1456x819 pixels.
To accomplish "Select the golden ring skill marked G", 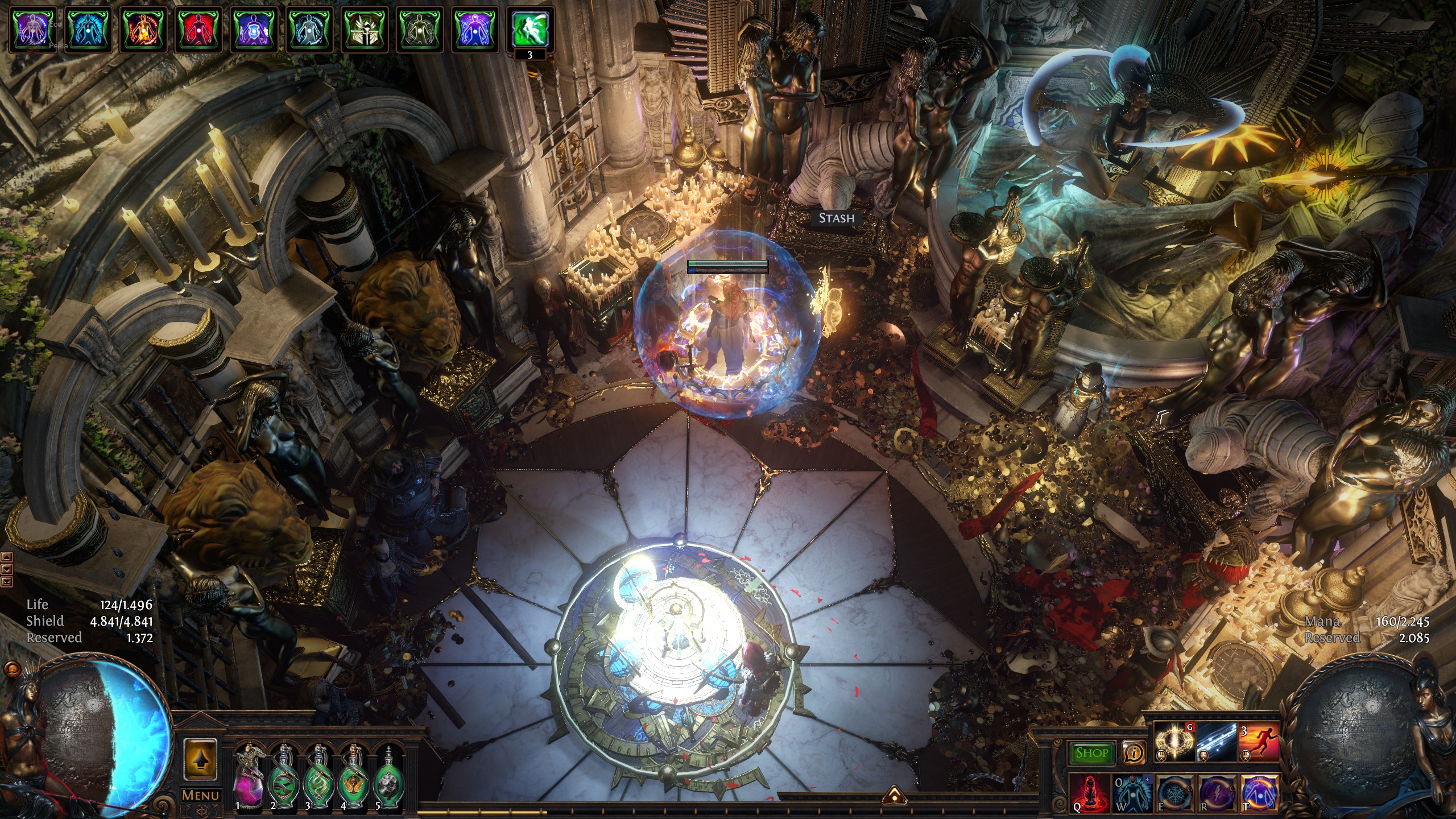I will point(1175,743).
